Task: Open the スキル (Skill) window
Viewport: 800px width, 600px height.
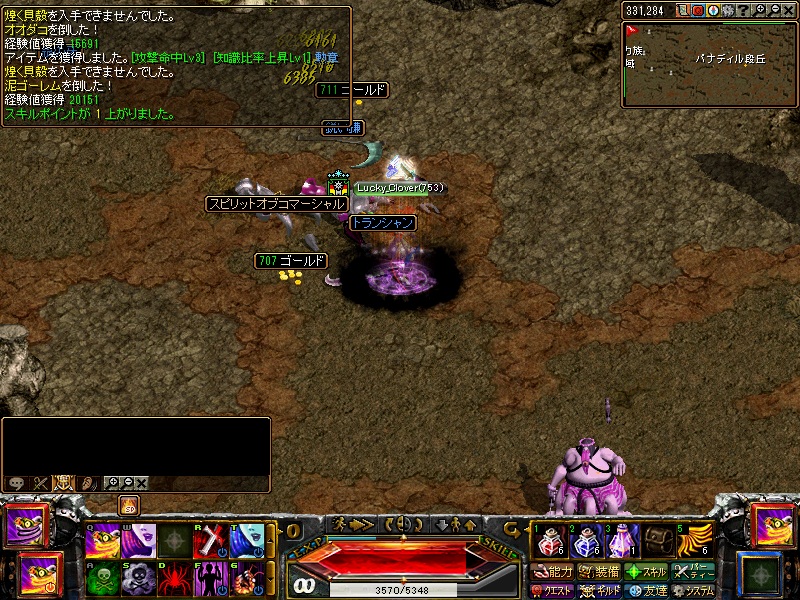Action: point(646,572)
